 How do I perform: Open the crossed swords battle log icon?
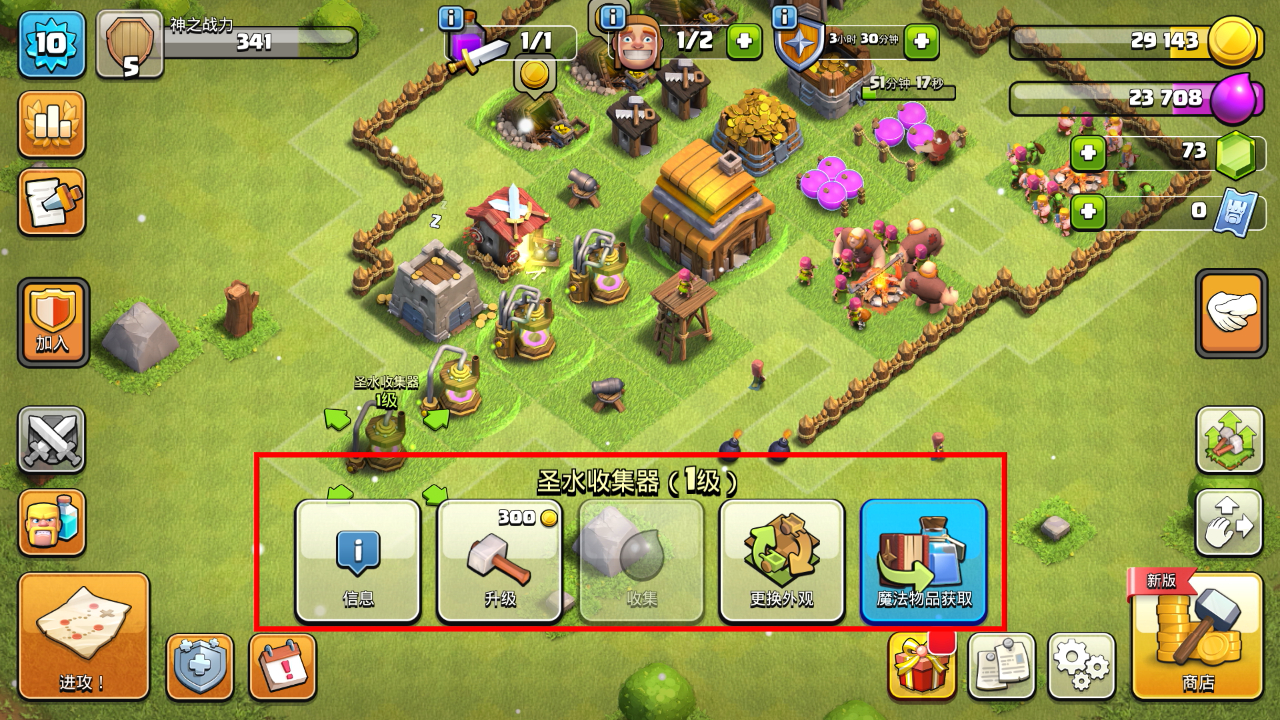(x=52, y=440)
